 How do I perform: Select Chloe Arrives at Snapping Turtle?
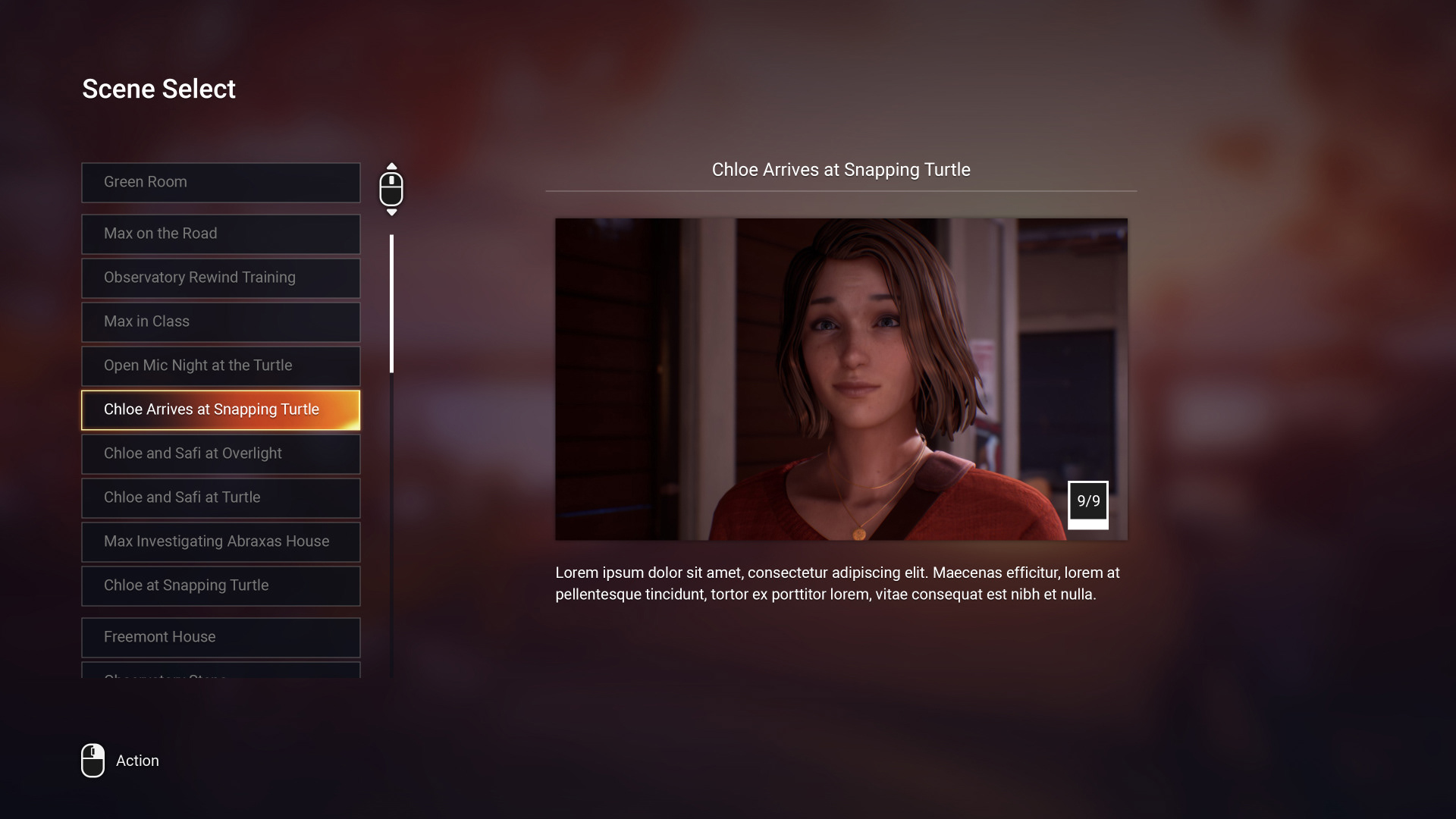click(220, 409)
